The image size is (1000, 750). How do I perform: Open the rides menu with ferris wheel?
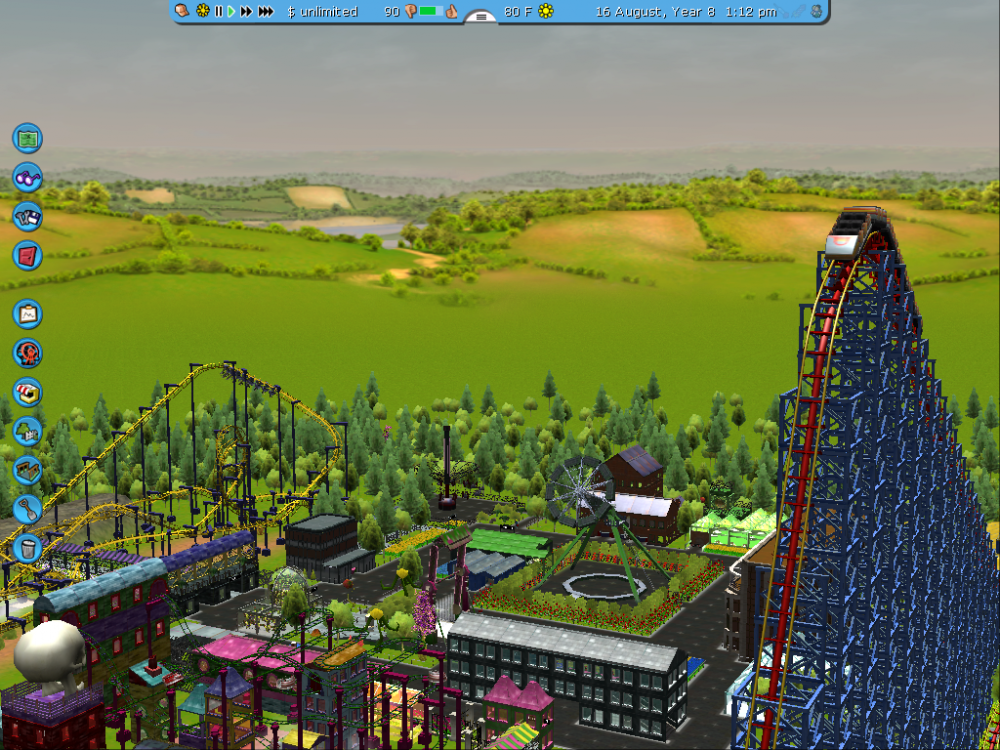pyautogui.click(x=27, y=353)
